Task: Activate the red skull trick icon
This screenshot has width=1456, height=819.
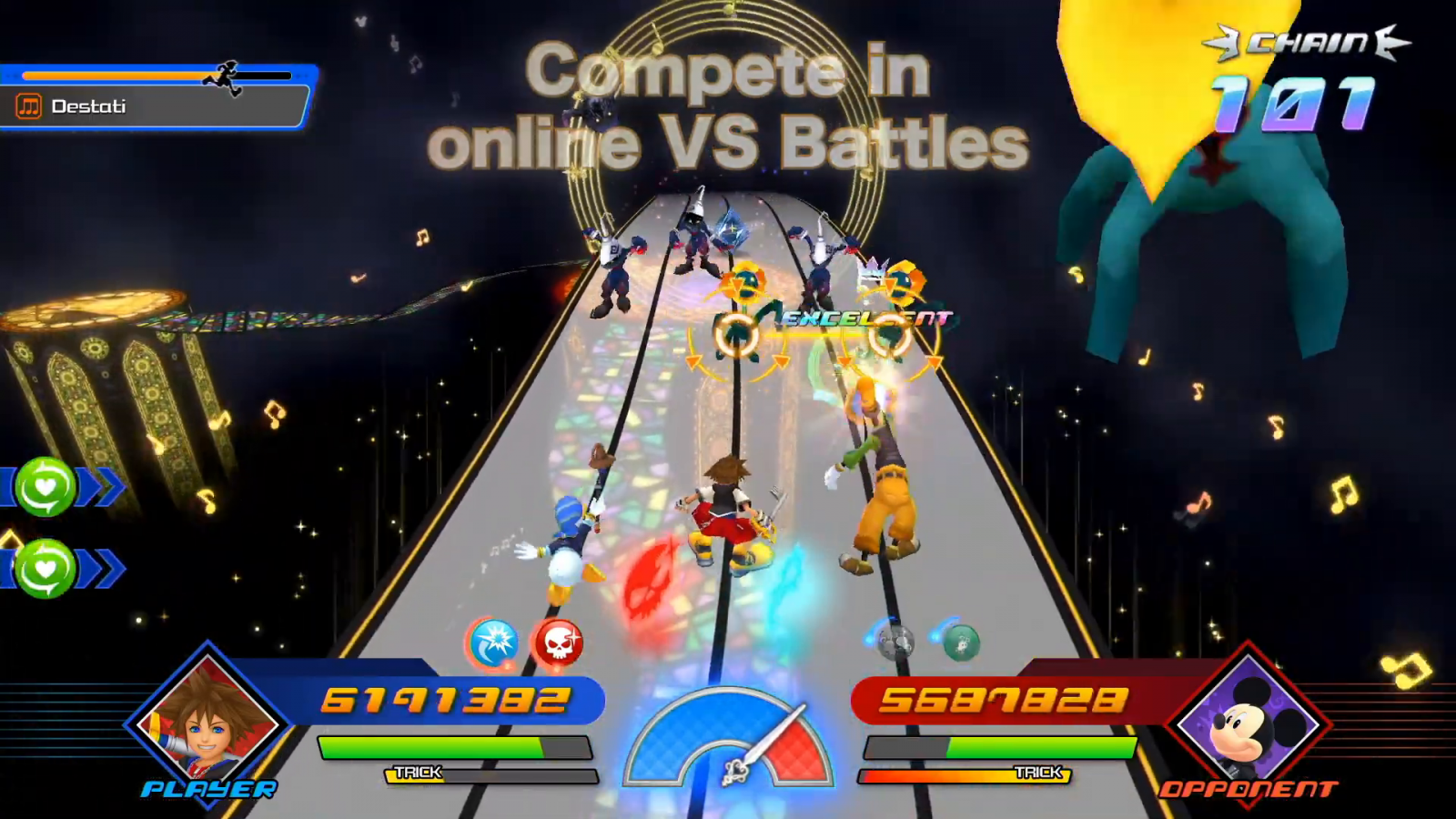Action: [x=558, y=643]
